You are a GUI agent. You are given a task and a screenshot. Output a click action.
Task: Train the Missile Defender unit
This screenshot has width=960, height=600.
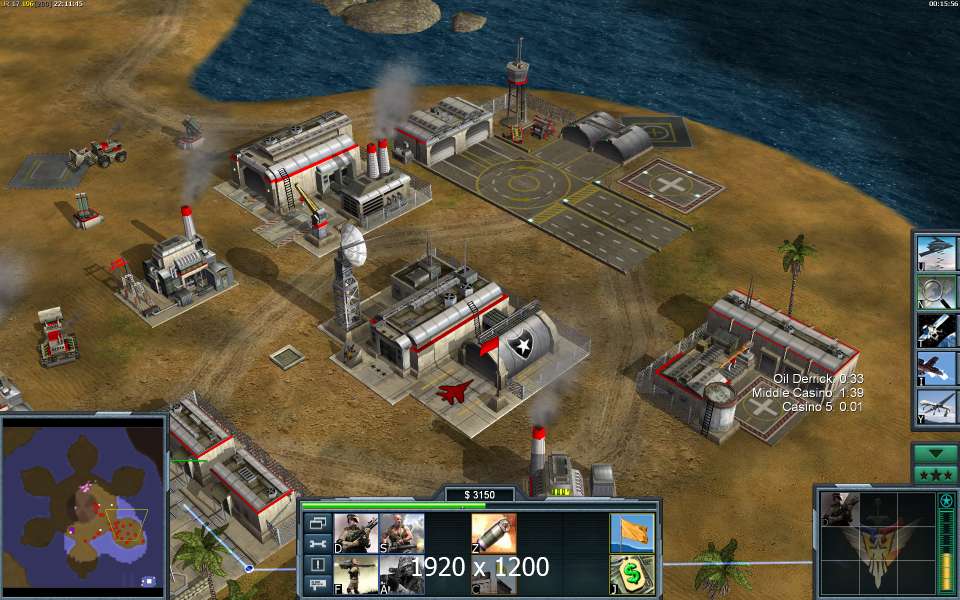coord(356,575)
